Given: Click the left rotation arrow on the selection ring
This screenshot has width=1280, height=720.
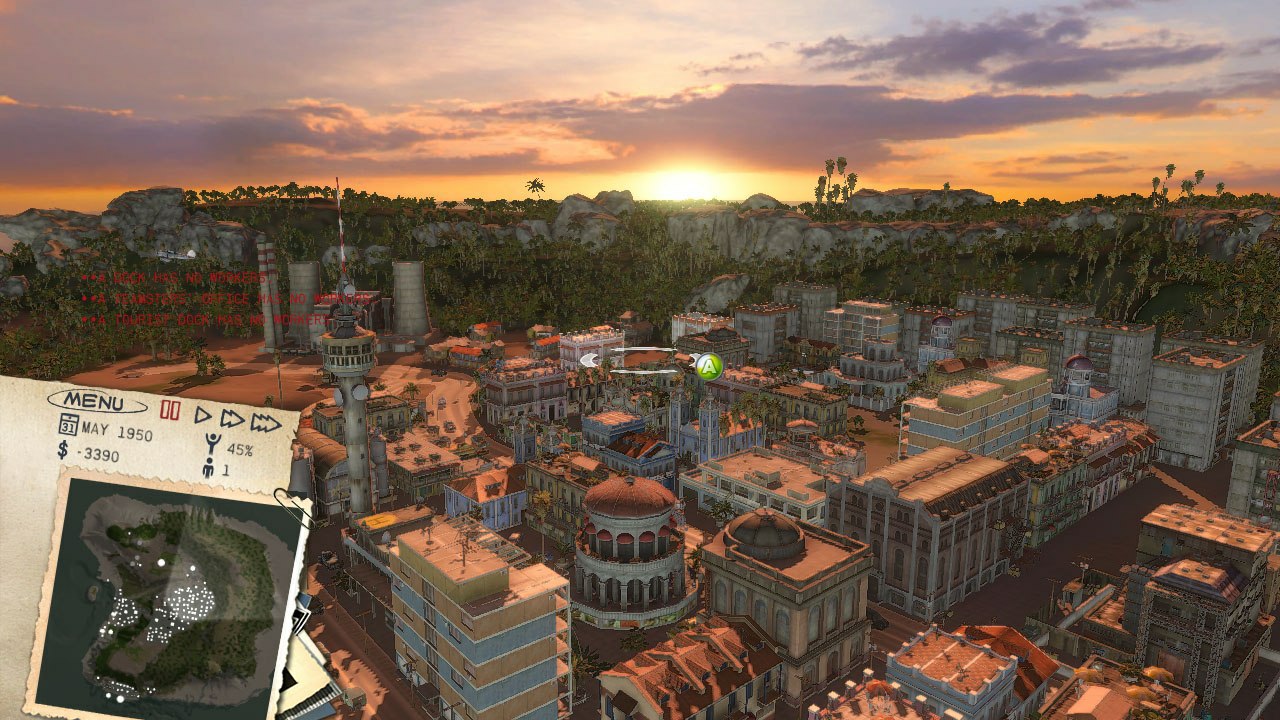Looking at the screenshot, I should (x=590, y=360).
